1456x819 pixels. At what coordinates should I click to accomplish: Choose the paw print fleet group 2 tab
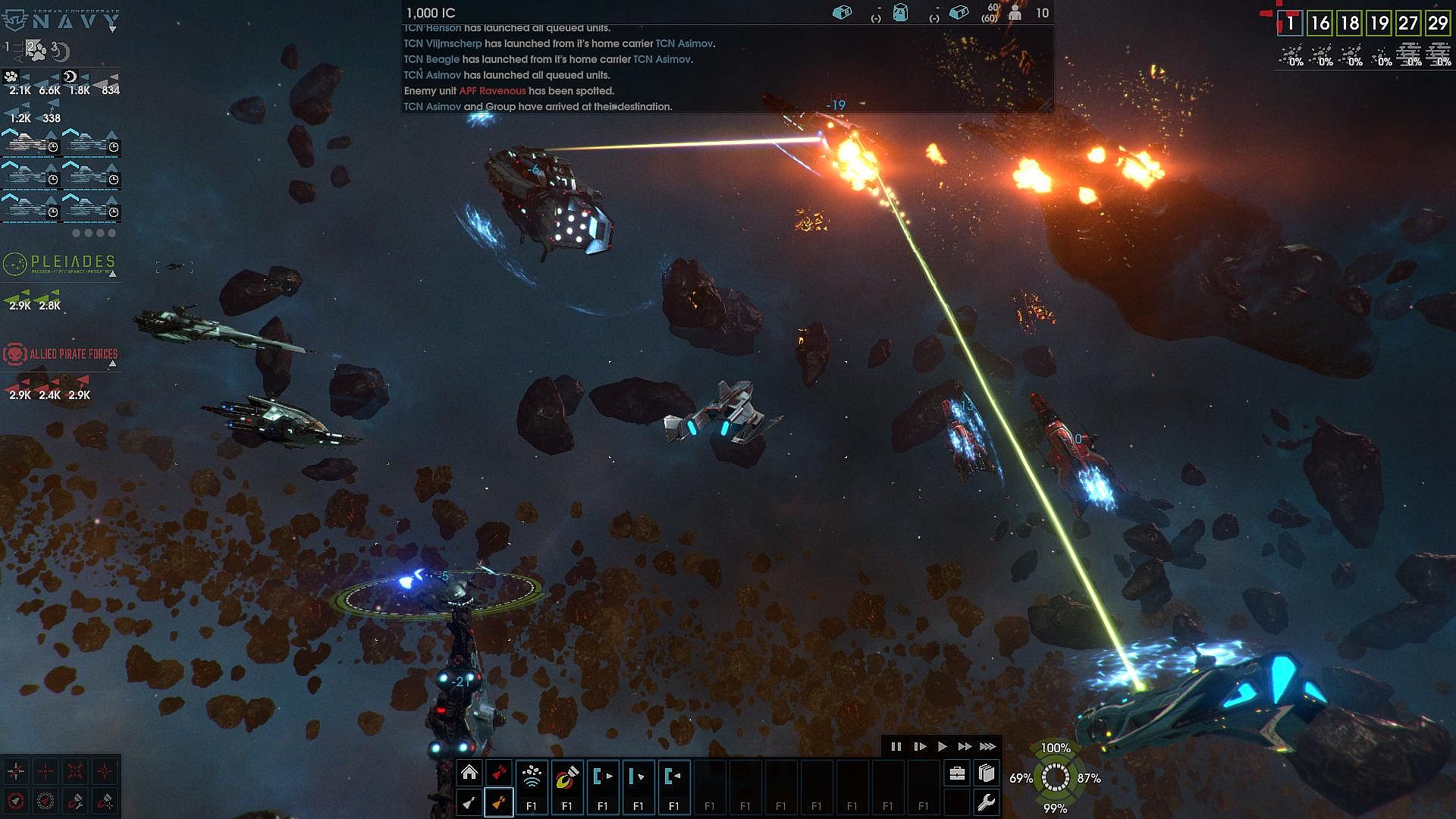click(x=36, y=49)
